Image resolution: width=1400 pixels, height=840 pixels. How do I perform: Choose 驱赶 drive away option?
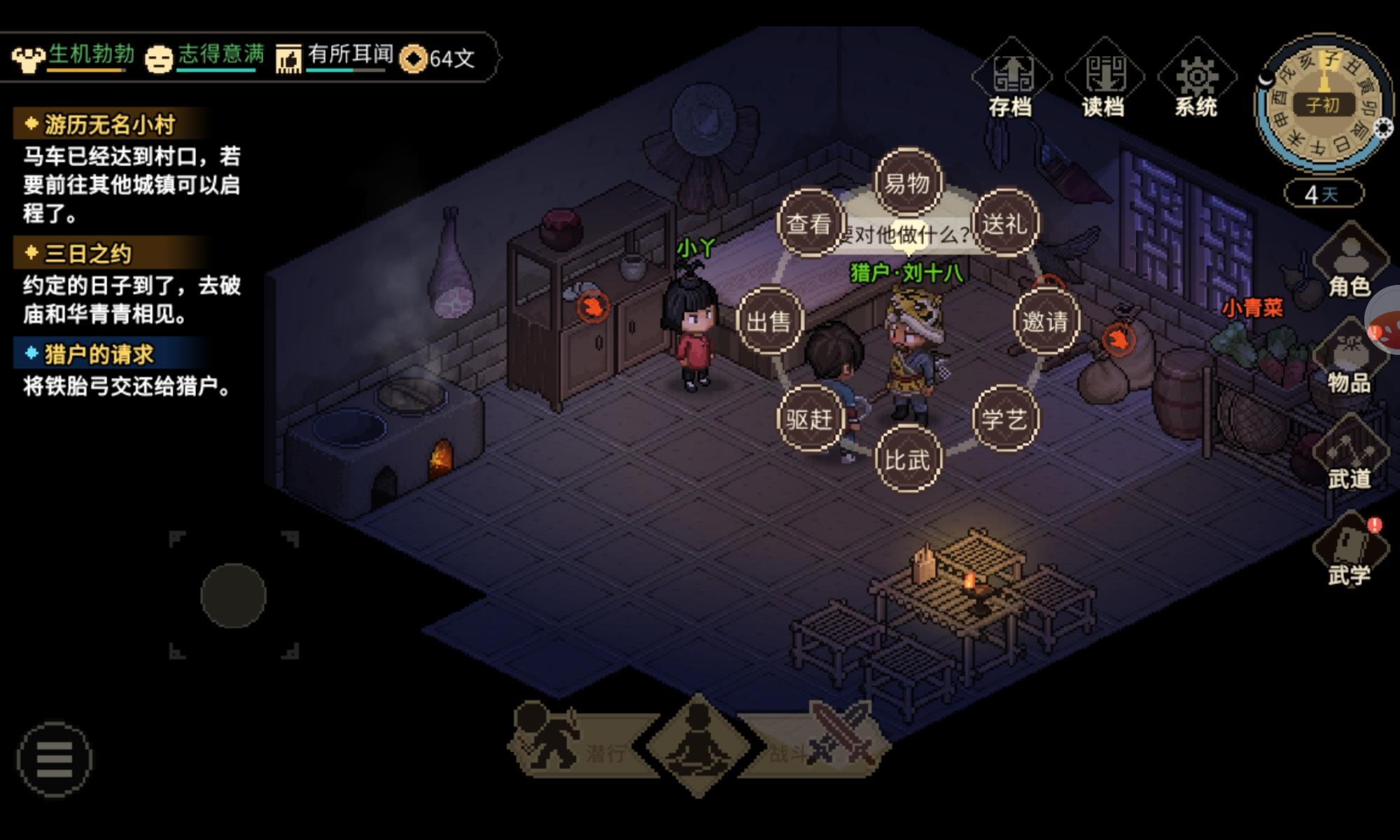click(x=810, y=419)
